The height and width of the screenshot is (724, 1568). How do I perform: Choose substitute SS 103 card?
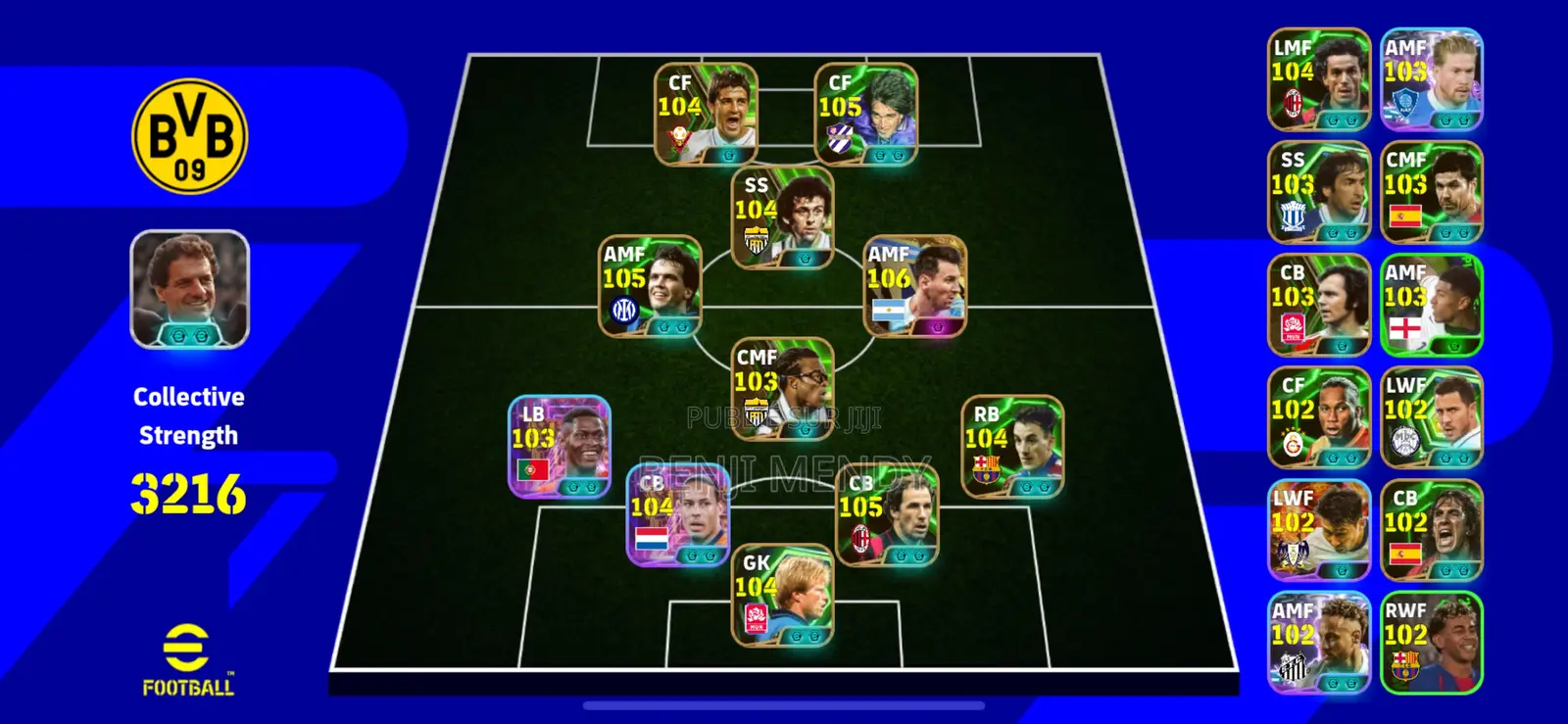[1319, 192]
